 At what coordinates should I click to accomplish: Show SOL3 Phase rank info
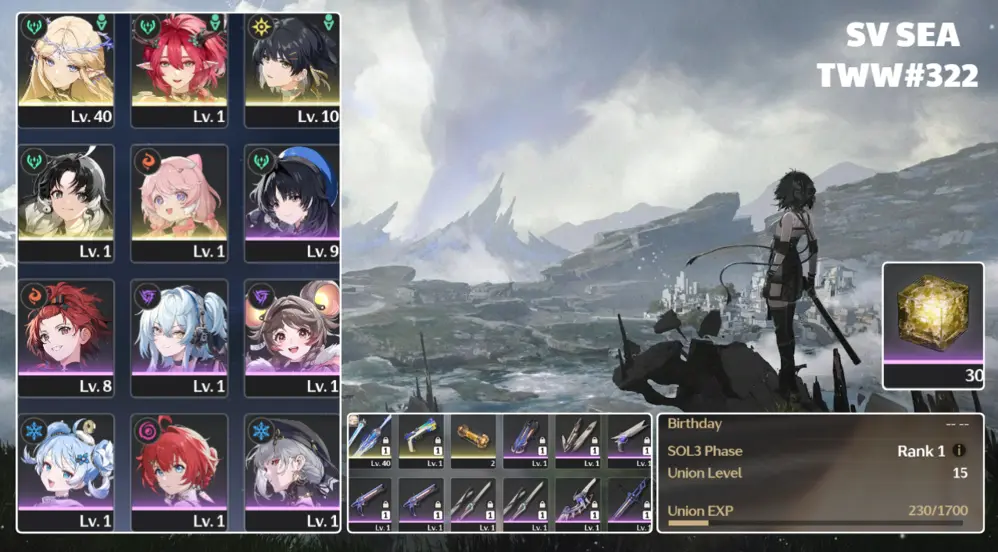coord(959,452)
